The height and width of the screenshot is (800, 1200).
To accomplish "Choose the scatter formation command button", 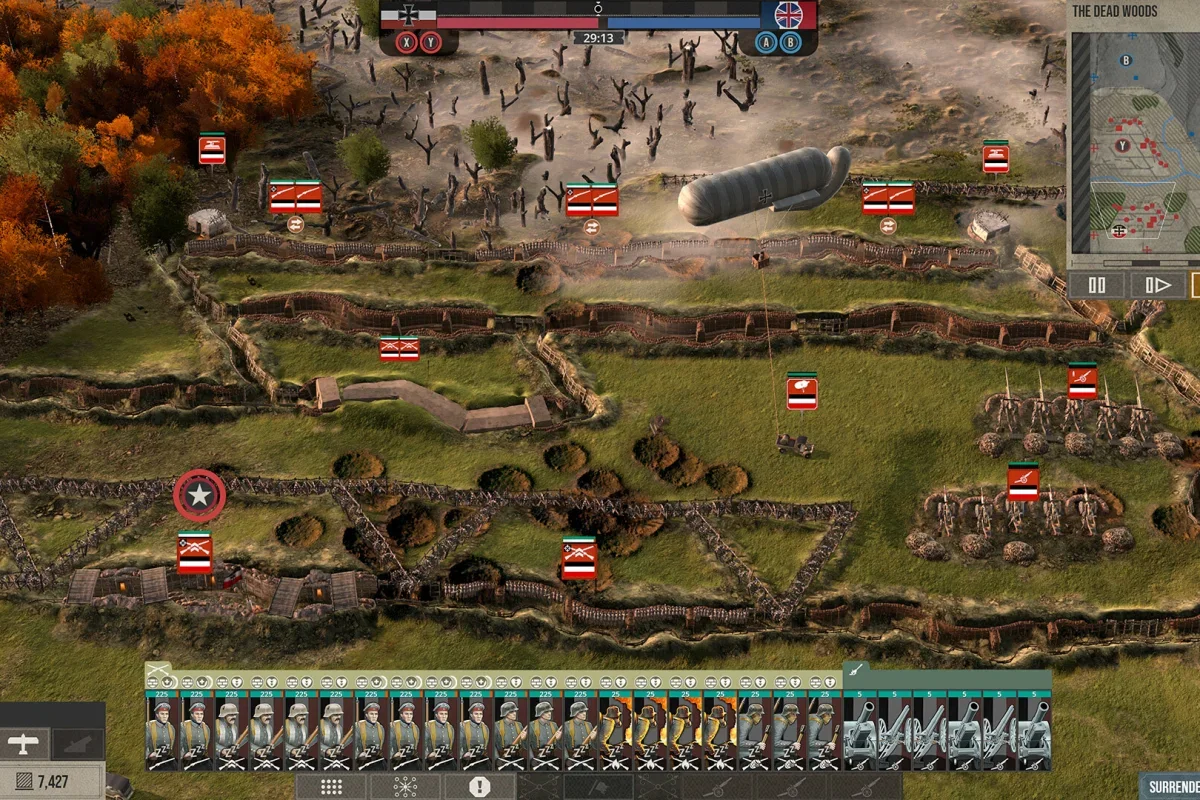I will click(x=405, y=787).
